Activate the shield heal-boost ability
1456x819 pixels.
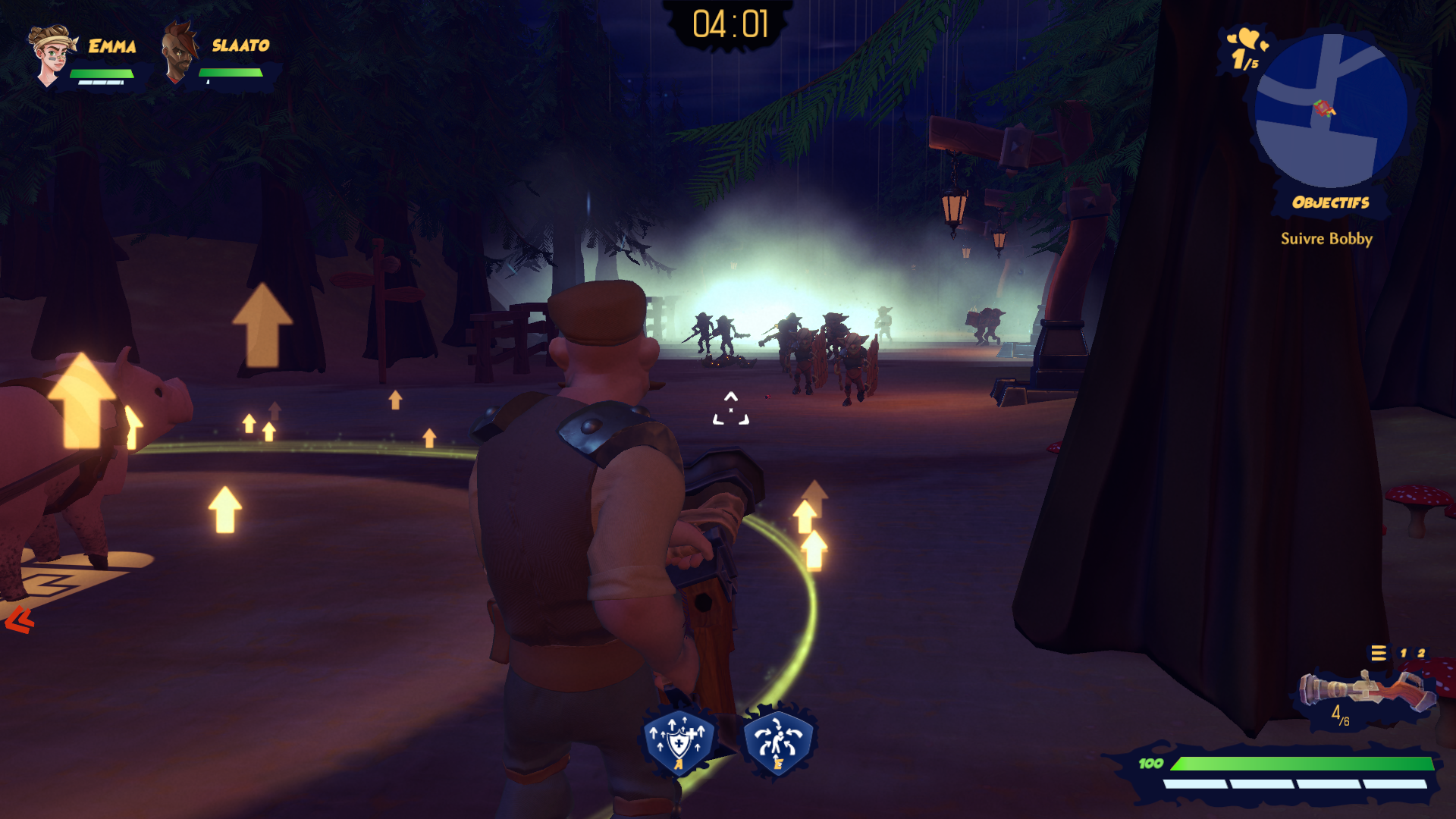(679, 741)
